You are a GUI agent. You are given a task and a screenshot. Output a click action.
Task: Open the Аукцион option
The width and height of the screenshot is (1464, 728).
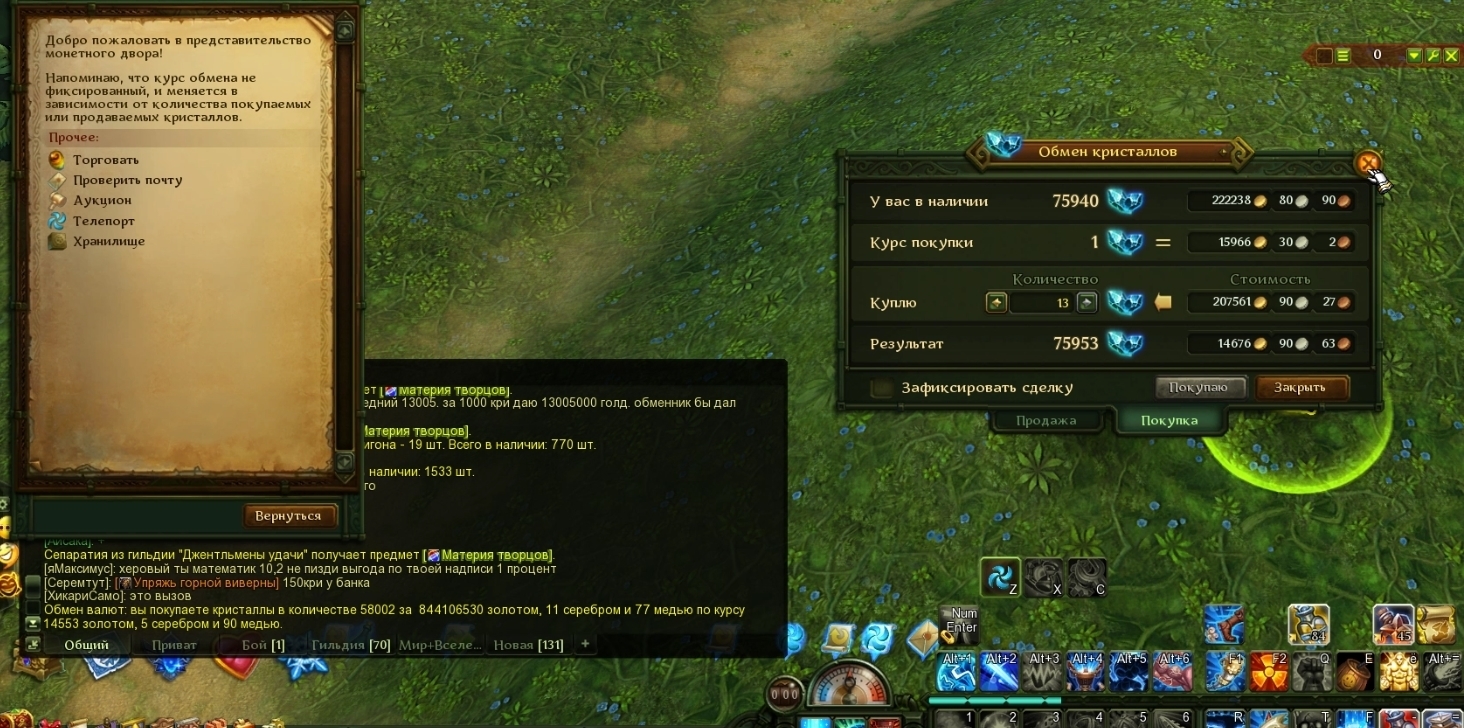coord(102,201)
